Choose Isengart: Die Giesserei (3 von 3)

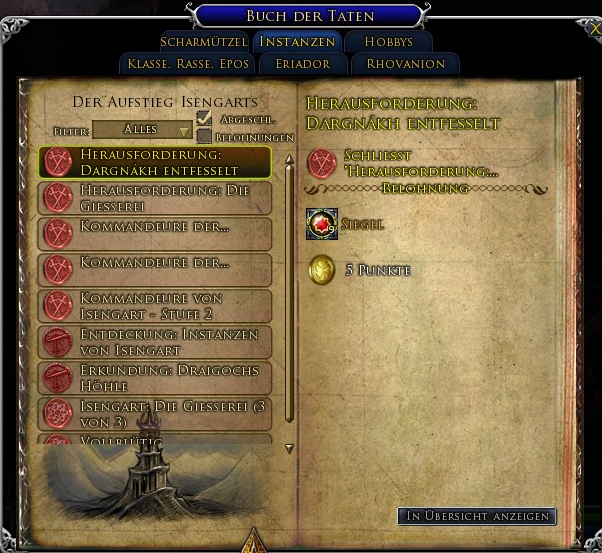click(155, 412)
